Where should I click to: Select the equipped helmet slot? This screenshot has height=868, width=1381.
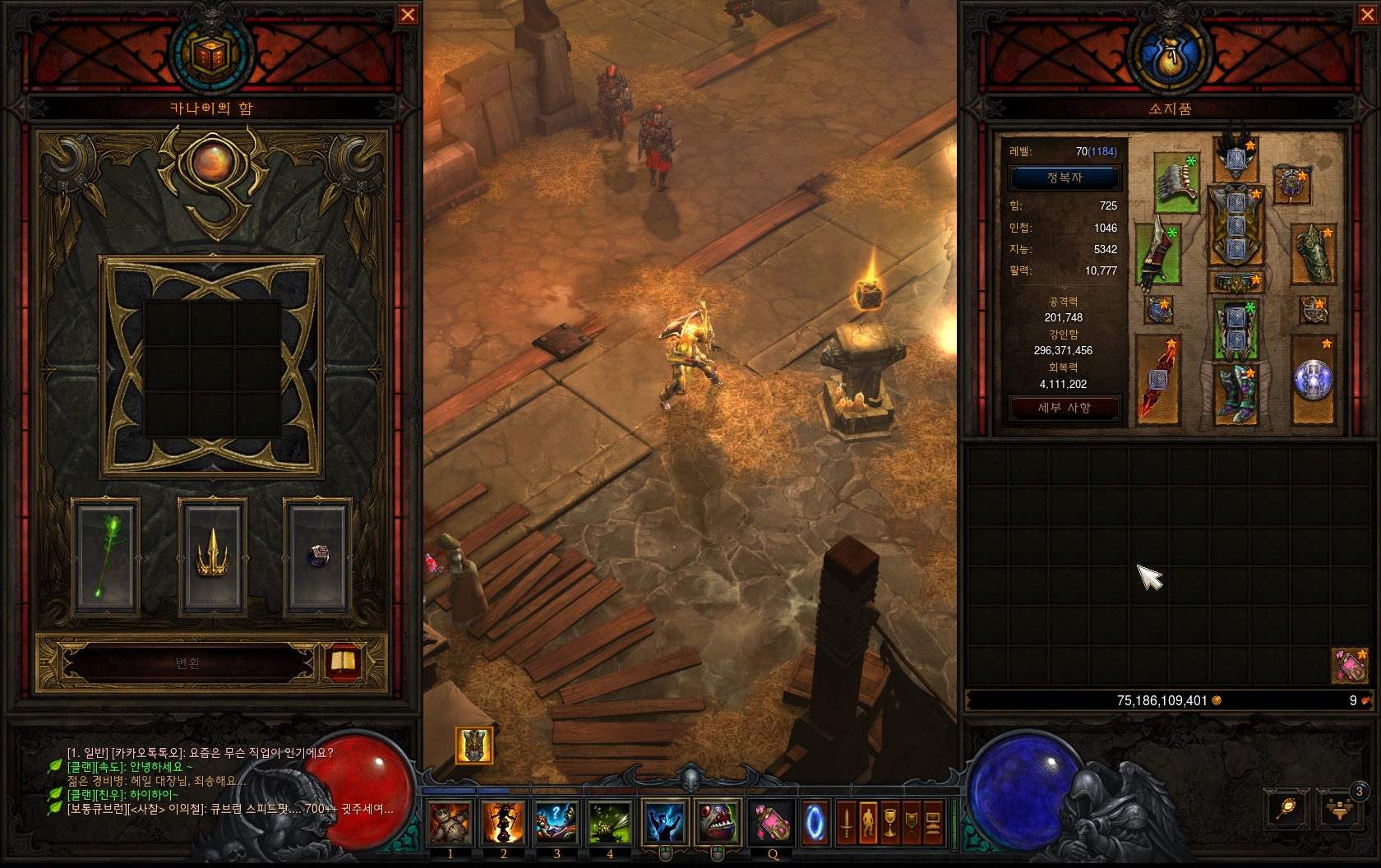[1236, 160]
